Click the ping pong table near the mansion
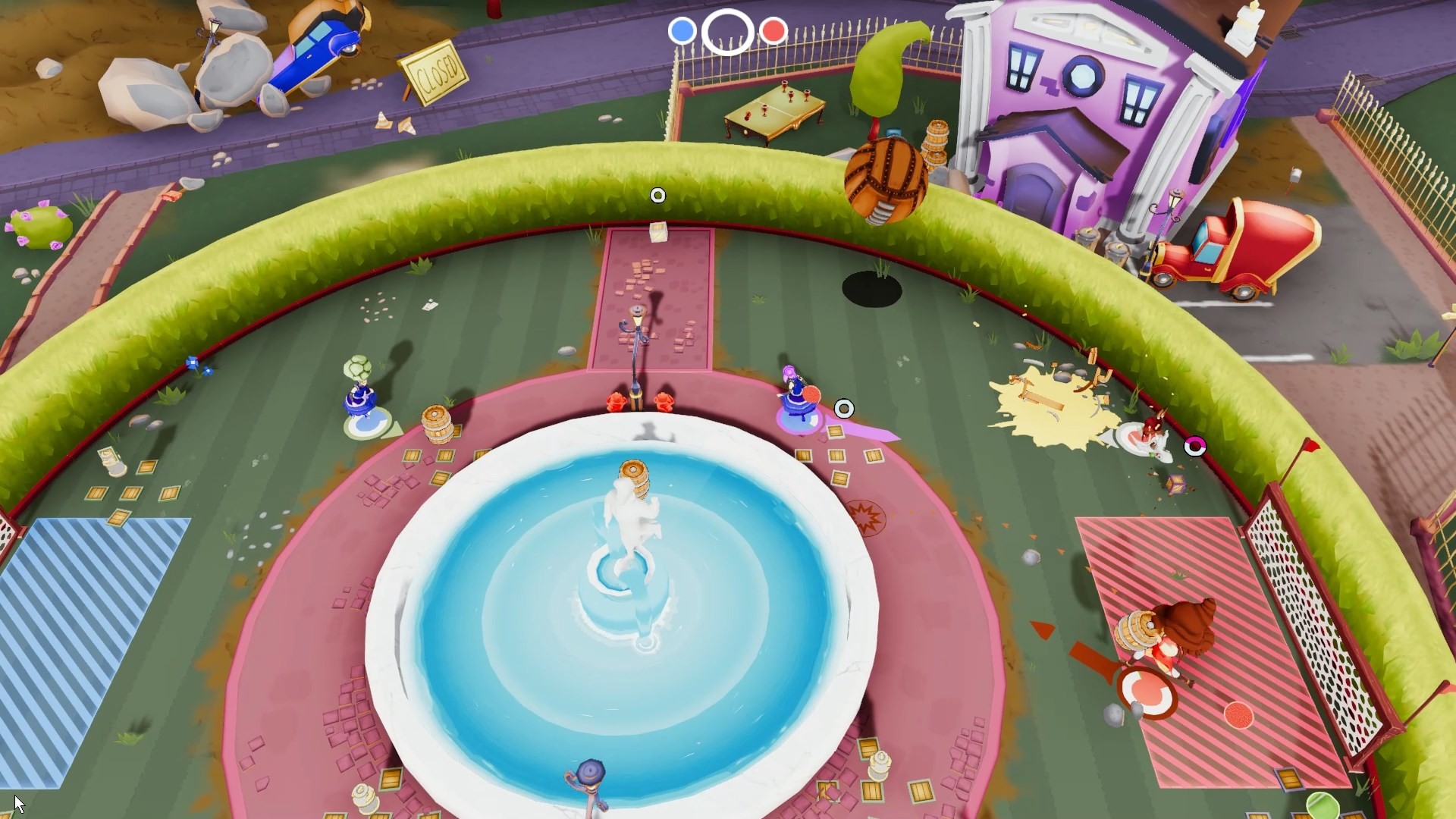 click(x=773, y=110)
